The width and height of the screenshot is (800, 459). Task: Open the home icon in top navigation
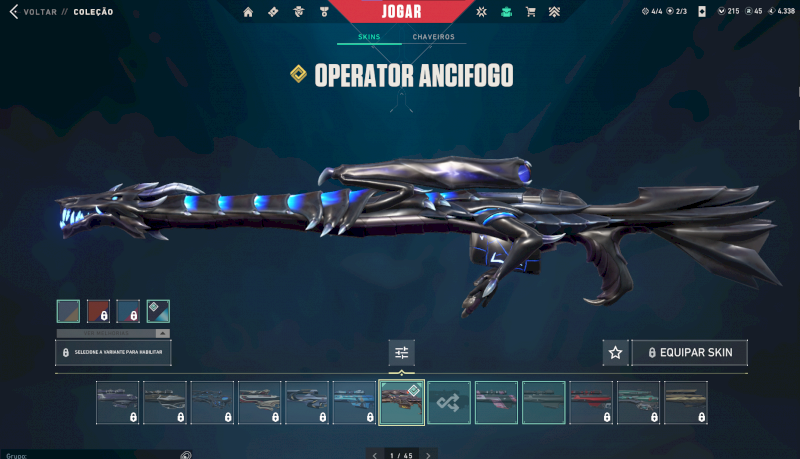tap(249, 12)
